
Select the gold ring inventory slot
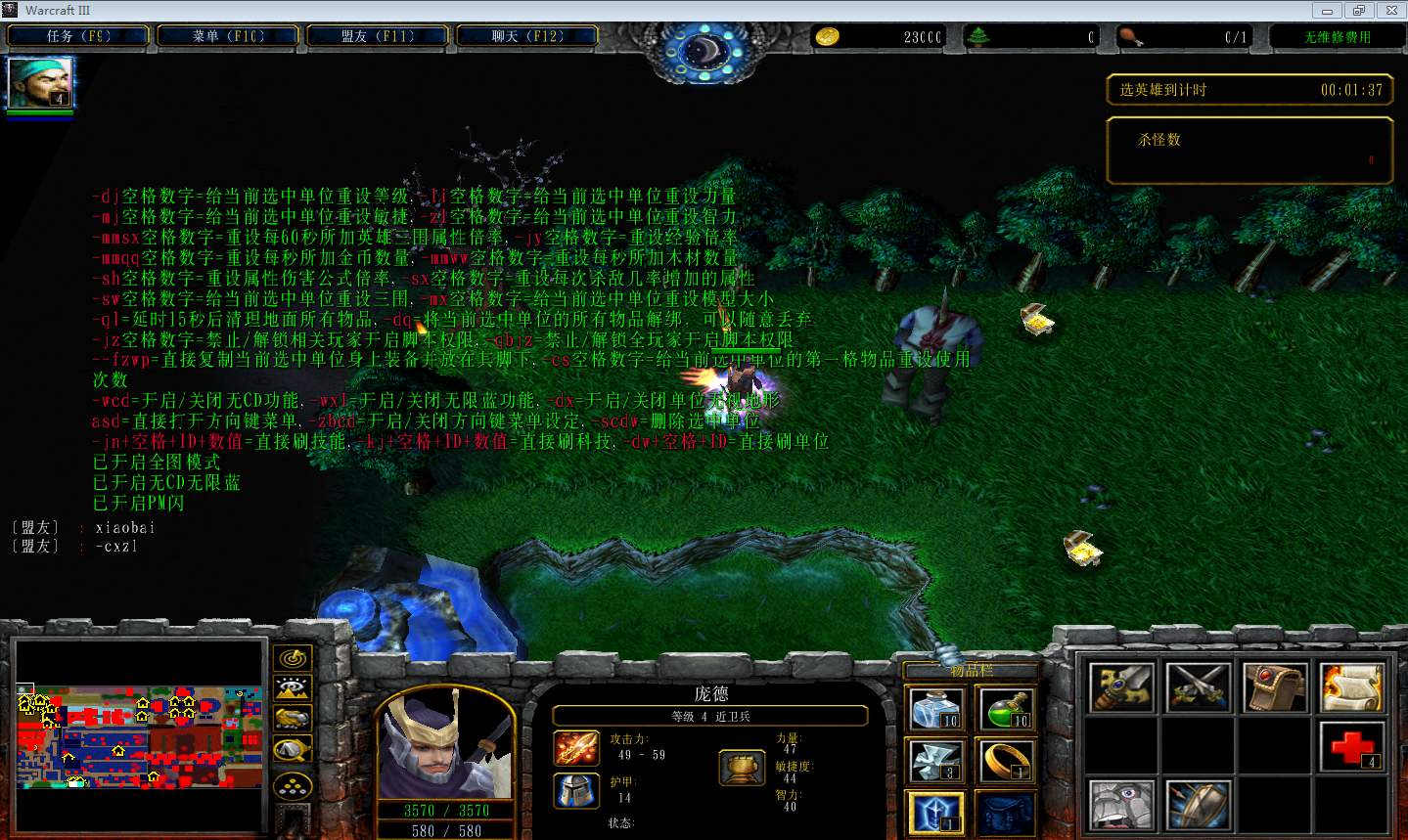(1005, 760)
